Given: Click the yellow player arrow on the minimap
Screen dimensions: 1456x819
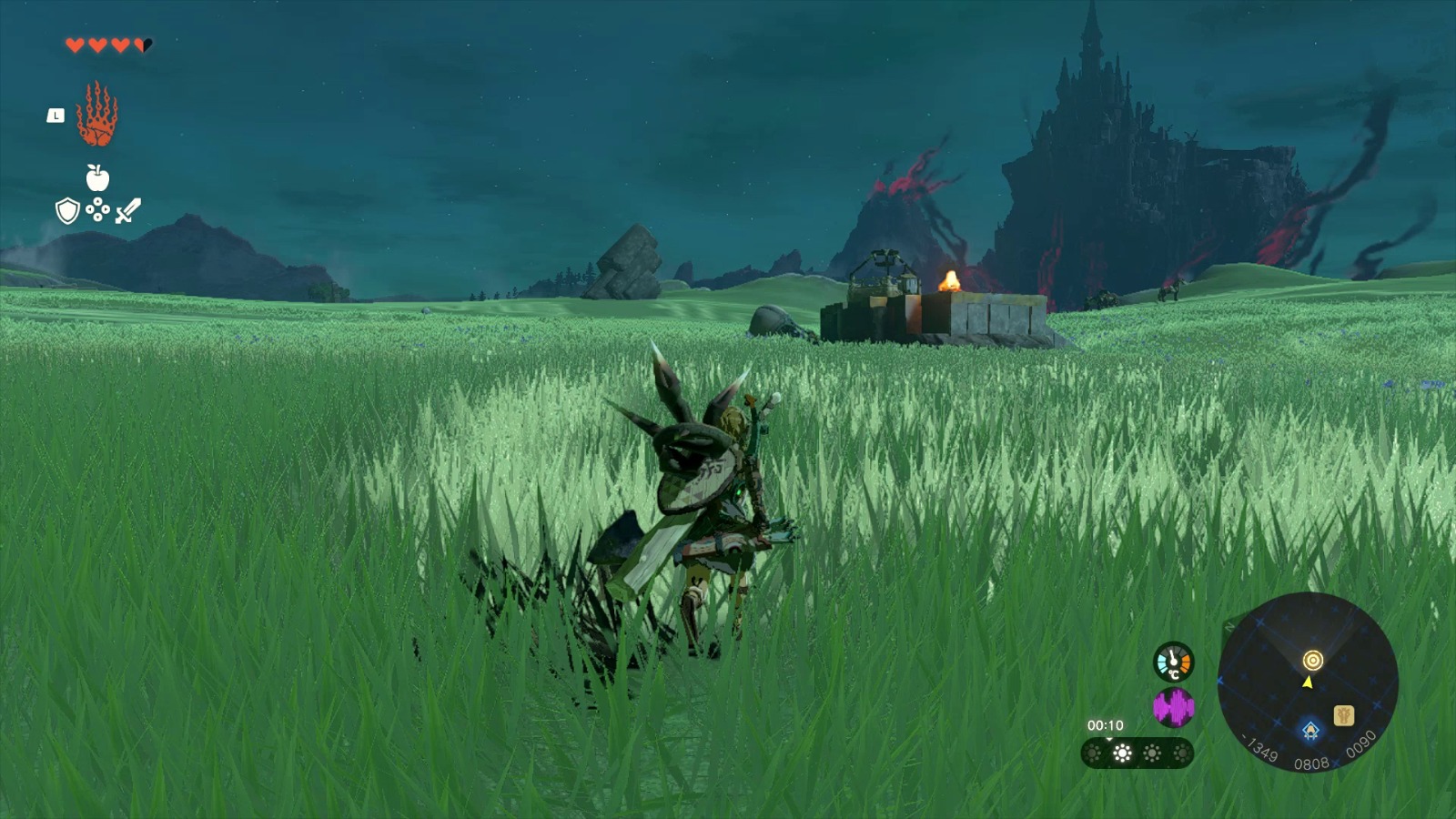Looking at the screenshot, I should [1309, 683].
